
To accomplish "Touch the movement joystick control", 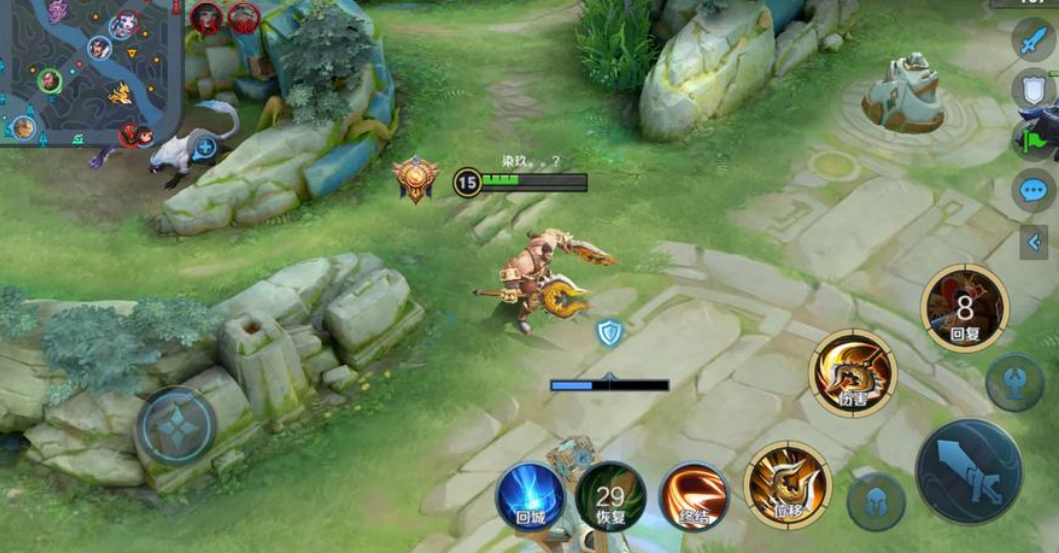I will tap(177, 425).
